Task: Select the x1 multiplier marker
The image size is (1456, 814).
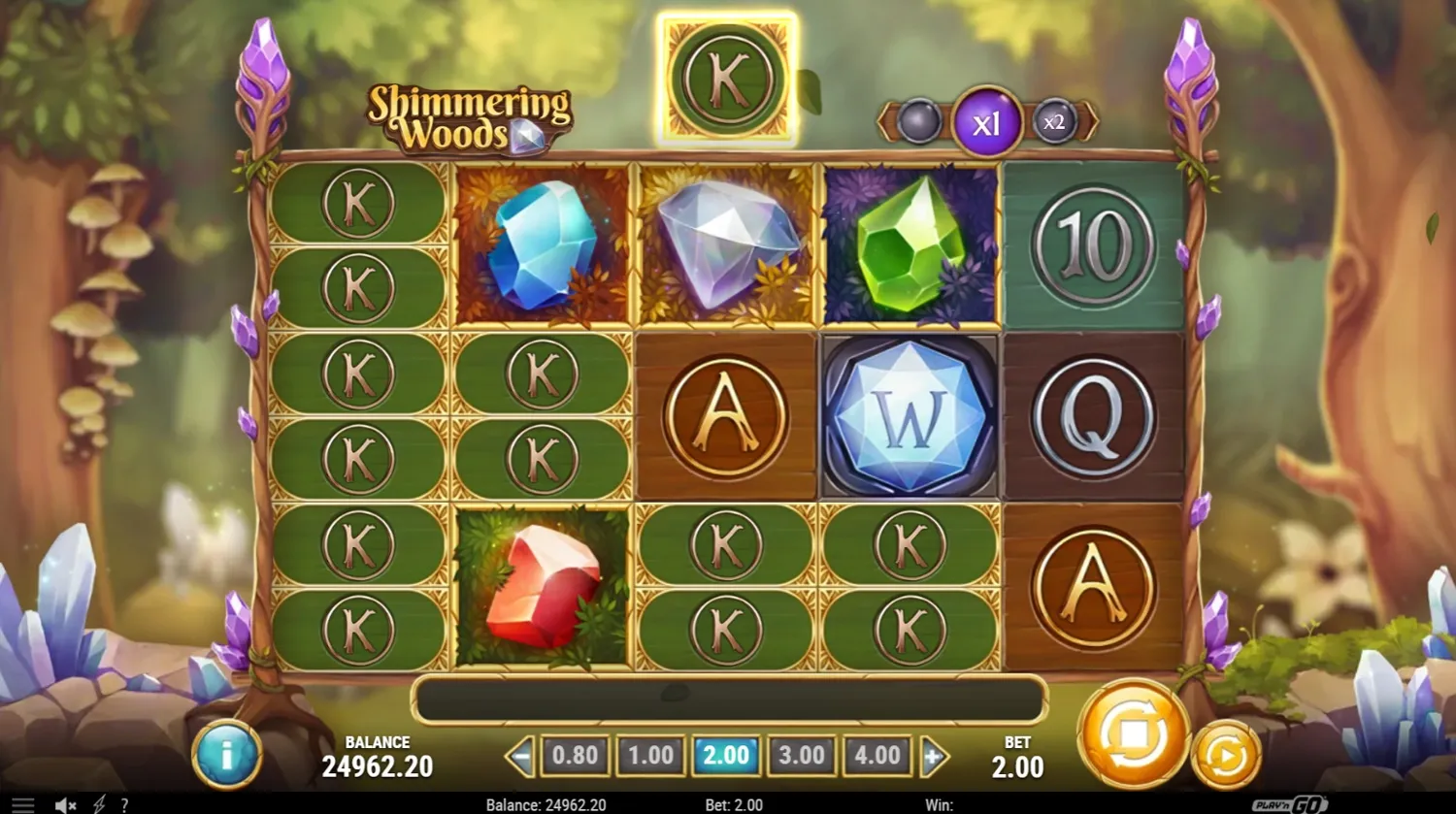Action: pyautogui.click(x=987, y=122)
